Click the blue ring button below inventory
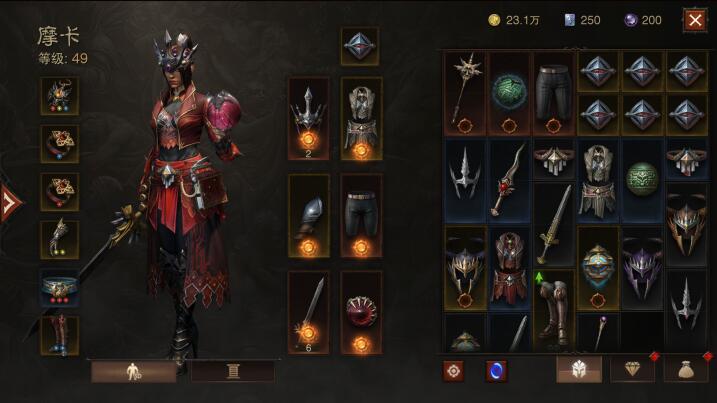The height and width of the screenshot is (403, 717). click(496, 370)
